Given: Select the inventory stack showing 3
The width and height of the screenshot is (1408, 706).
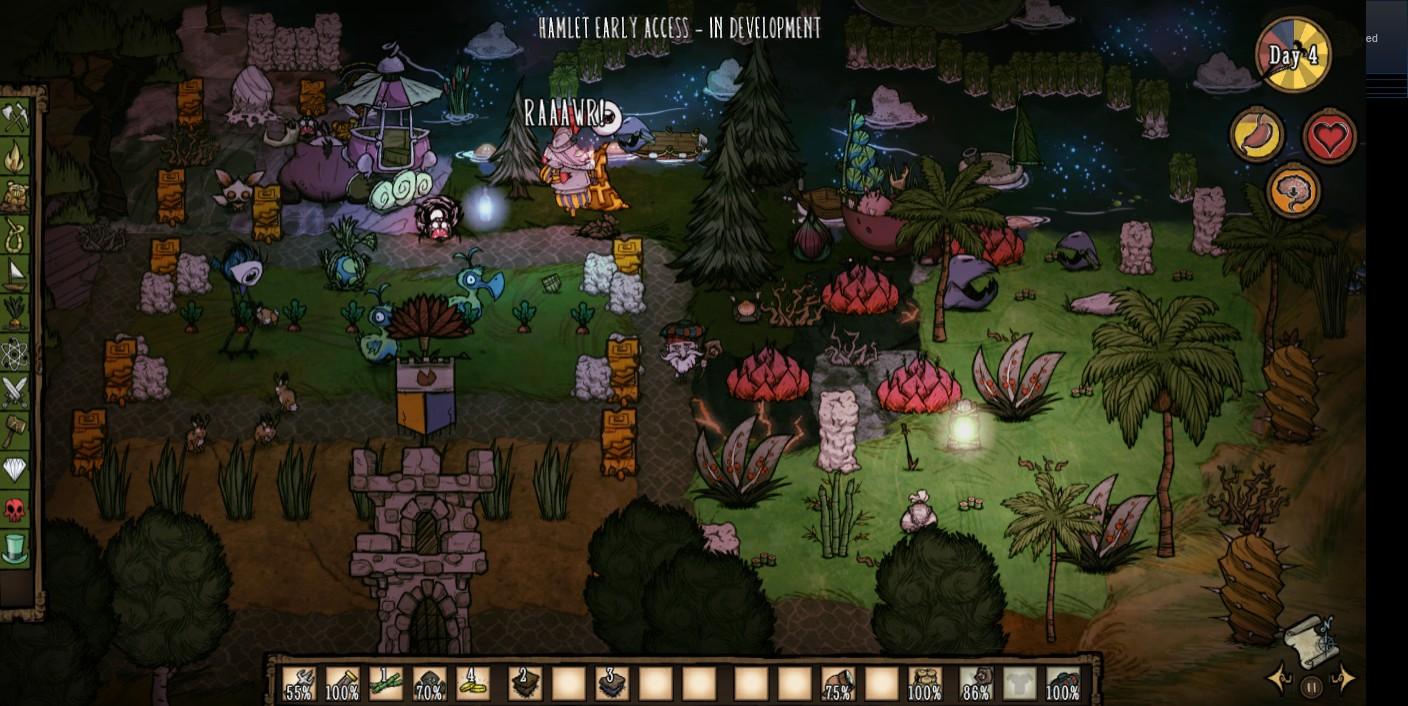Looking at the screenshot, I should 612,684.
